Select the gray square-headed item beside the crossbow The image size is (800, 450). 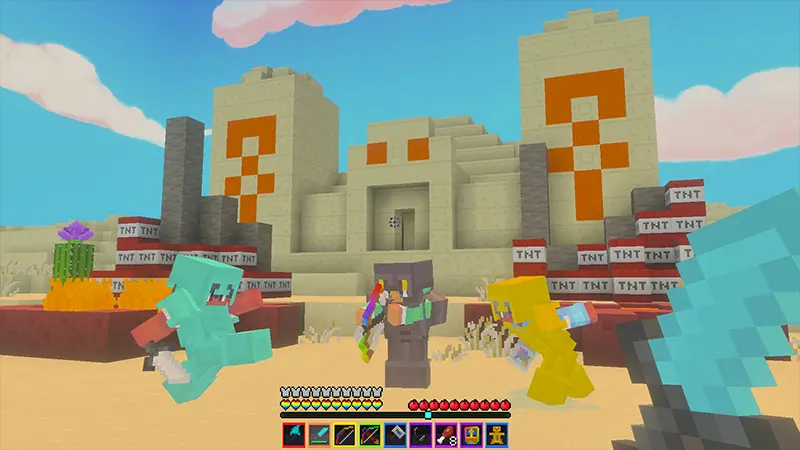(394, 434)
